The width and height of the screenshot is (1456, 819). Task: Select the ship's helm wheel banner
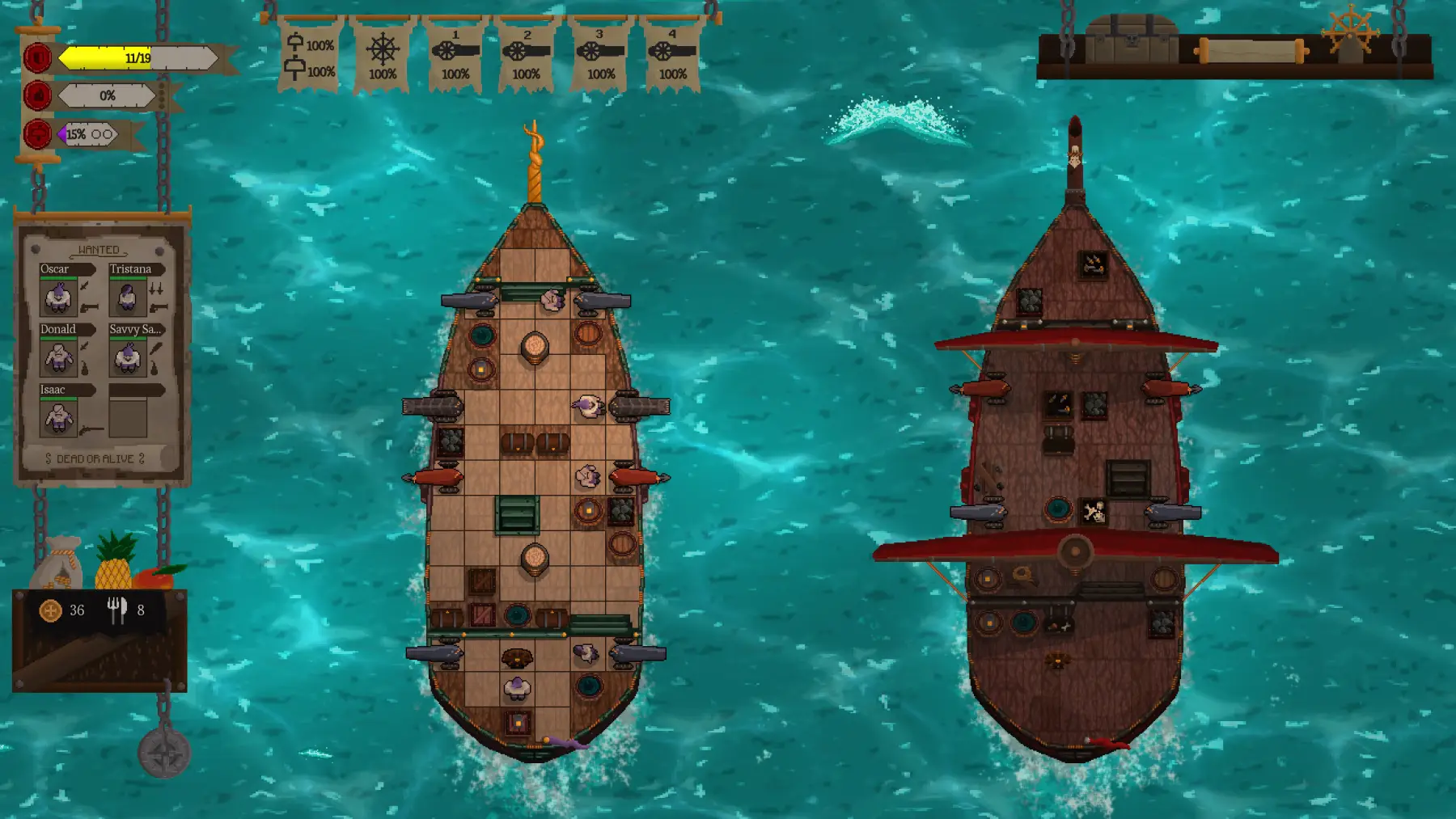[382, 56]
